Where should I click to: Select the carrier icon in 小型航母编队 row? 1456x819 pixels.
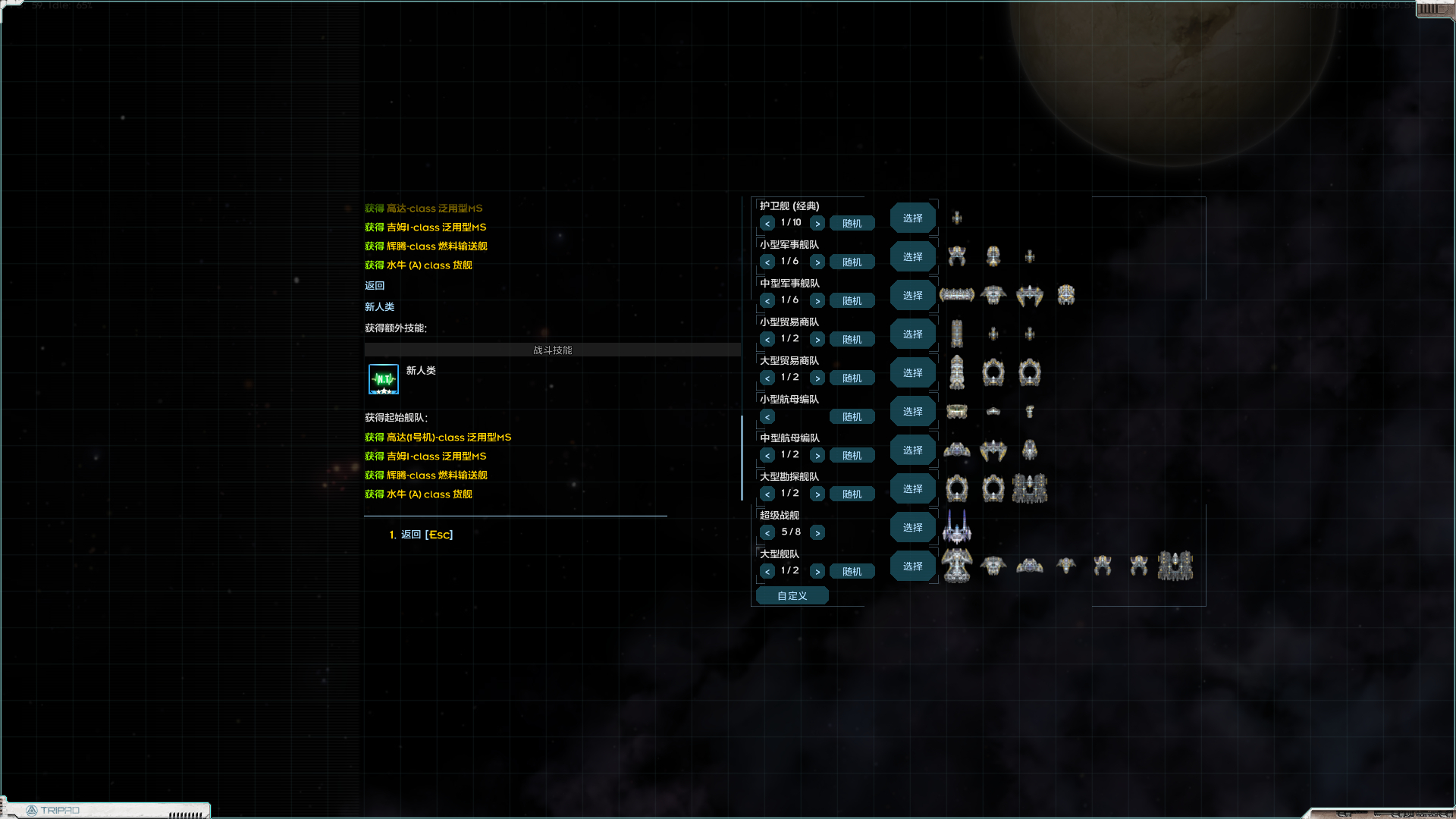[x=957, y=411]
